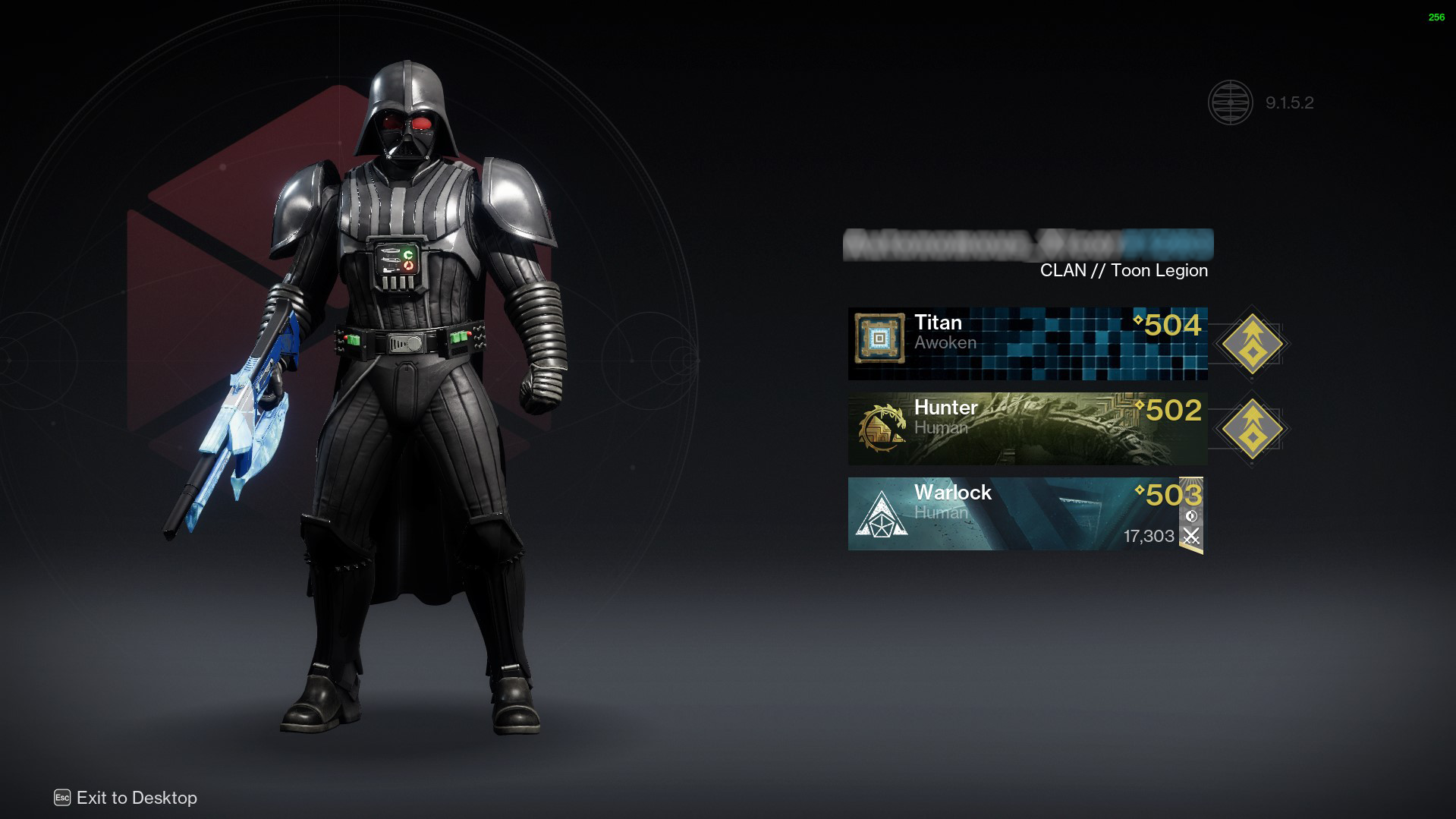Click the gold boost icon beside Titan
The height and width of the screenshot is (819, 1456).
point(1251,344)
